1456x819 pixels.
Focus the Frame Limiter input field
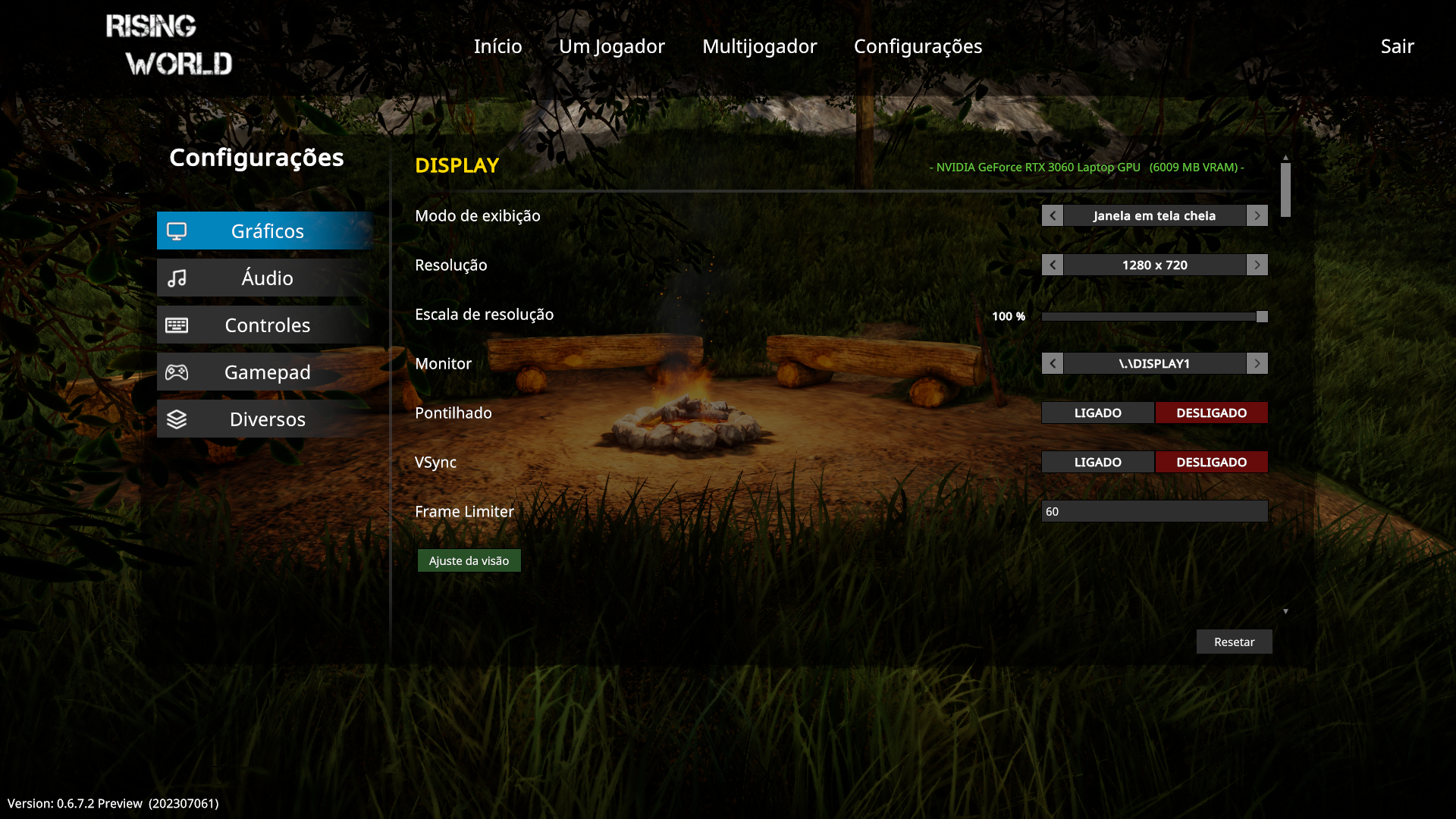pyautogui.click(x=1154, y=512)
